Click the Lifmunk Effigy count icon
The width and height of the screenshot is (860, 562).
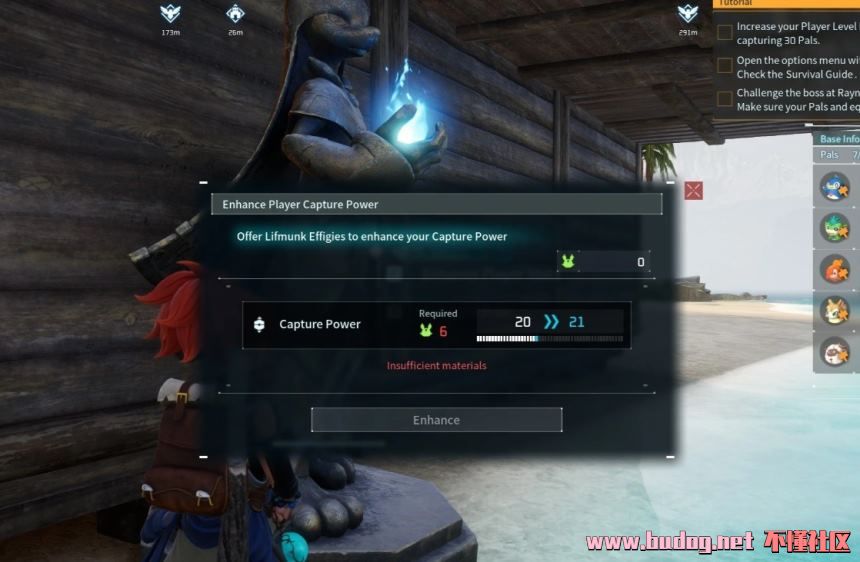[567, 262]
